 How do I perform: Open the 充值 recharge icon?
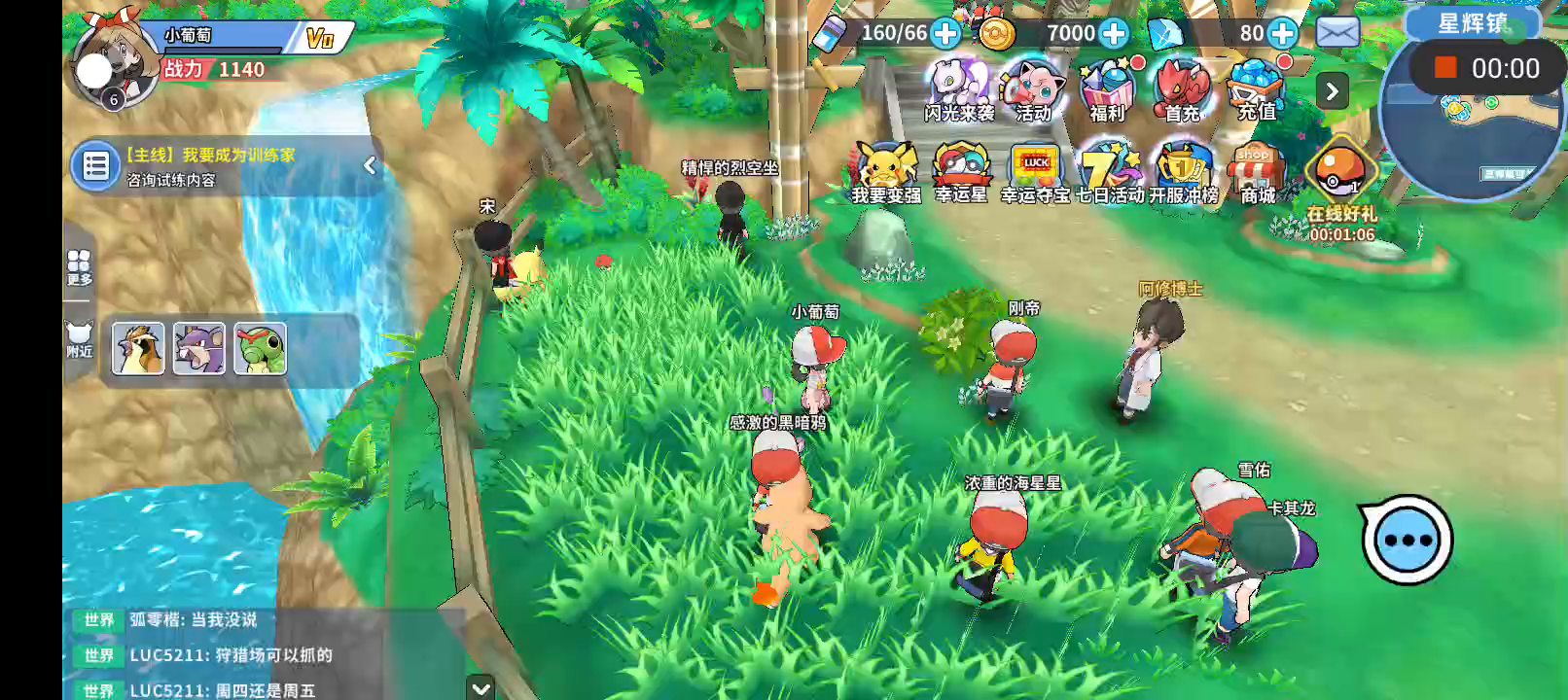pos(1256,89)
